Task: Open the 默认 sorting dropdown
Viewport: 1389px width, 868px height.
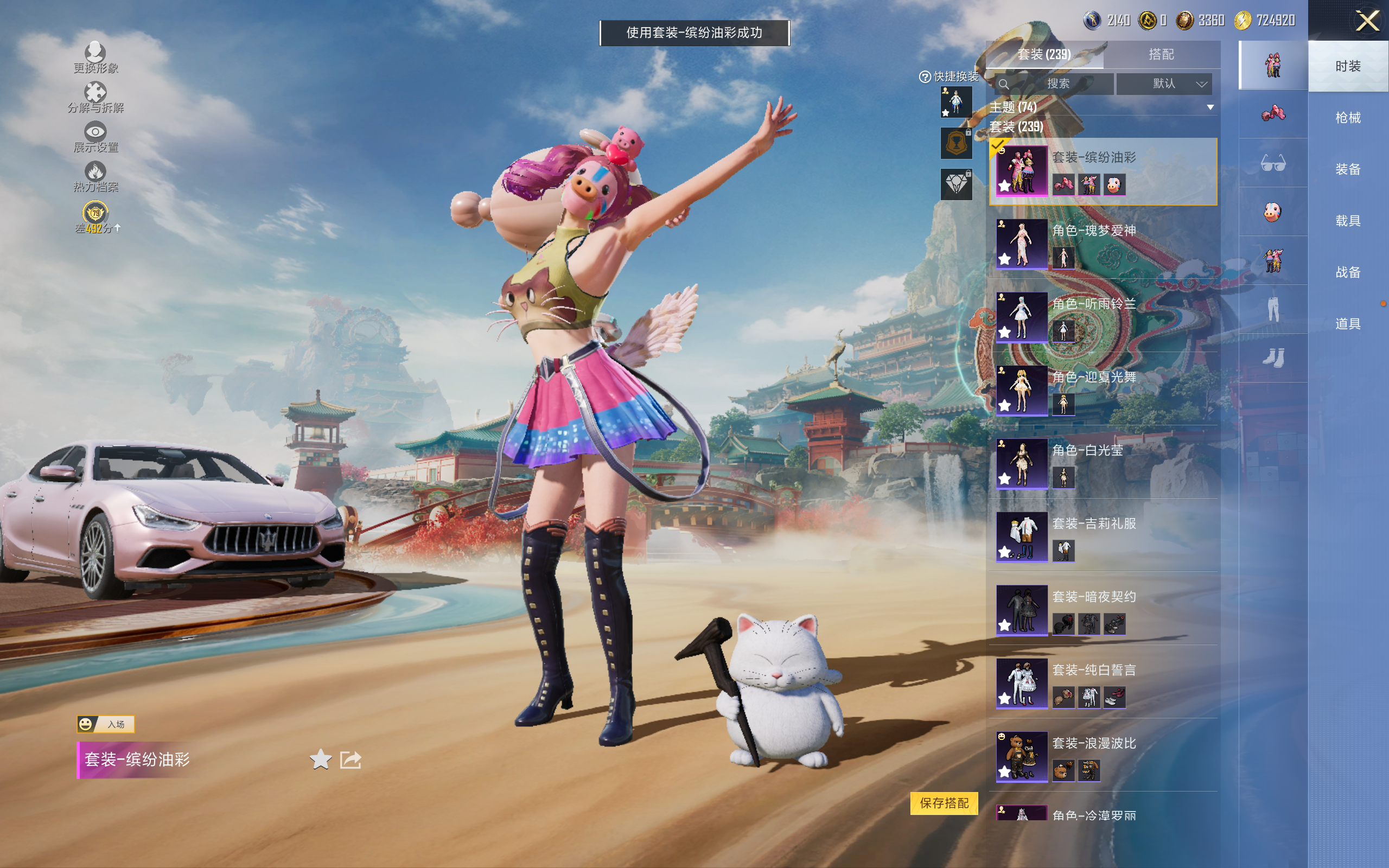Action: point(1164,84)
